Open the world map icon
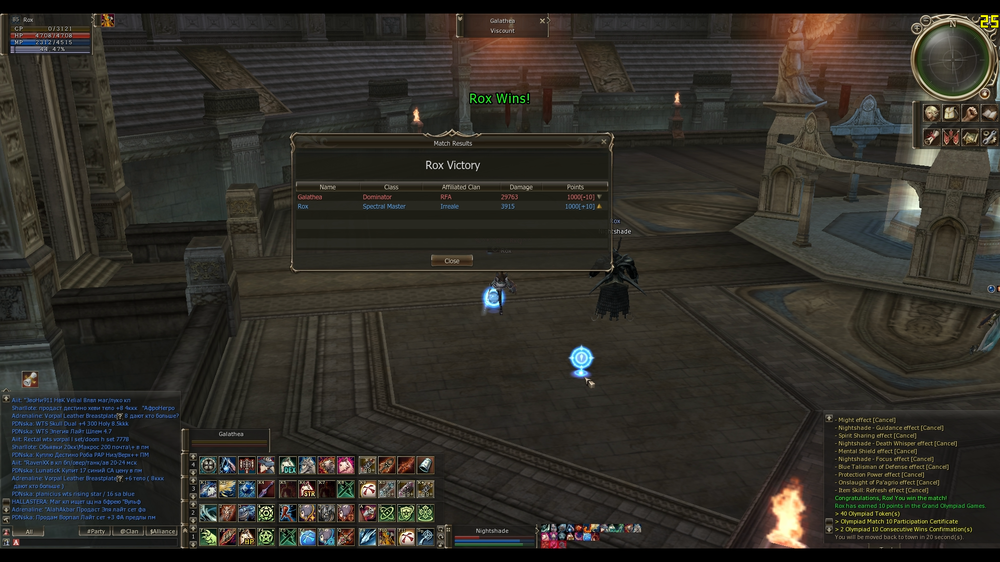This screenshot has width=1000, height=562. (969, 136)
